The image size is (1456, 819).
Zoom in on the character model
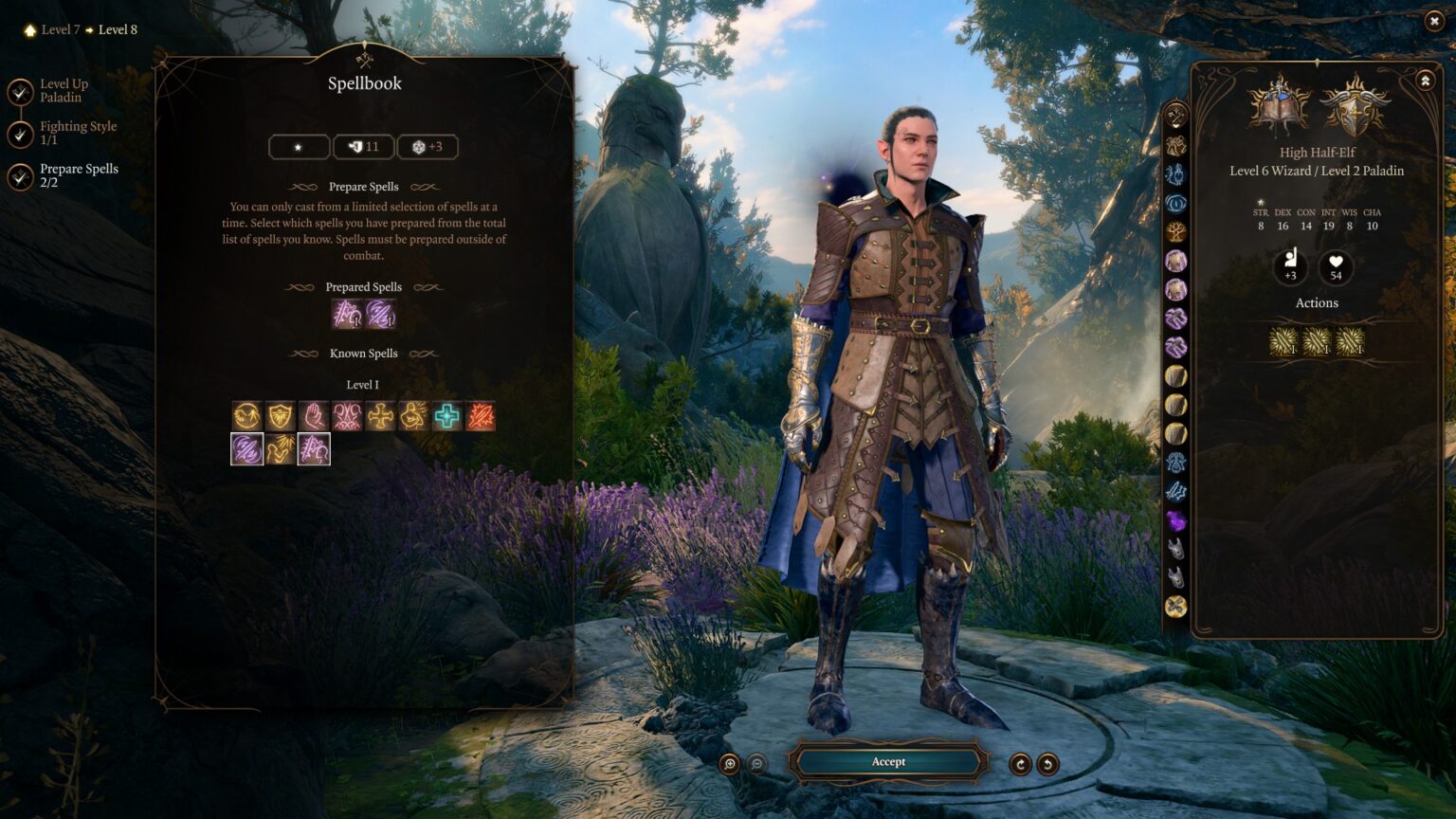click(x=729, y=764)
